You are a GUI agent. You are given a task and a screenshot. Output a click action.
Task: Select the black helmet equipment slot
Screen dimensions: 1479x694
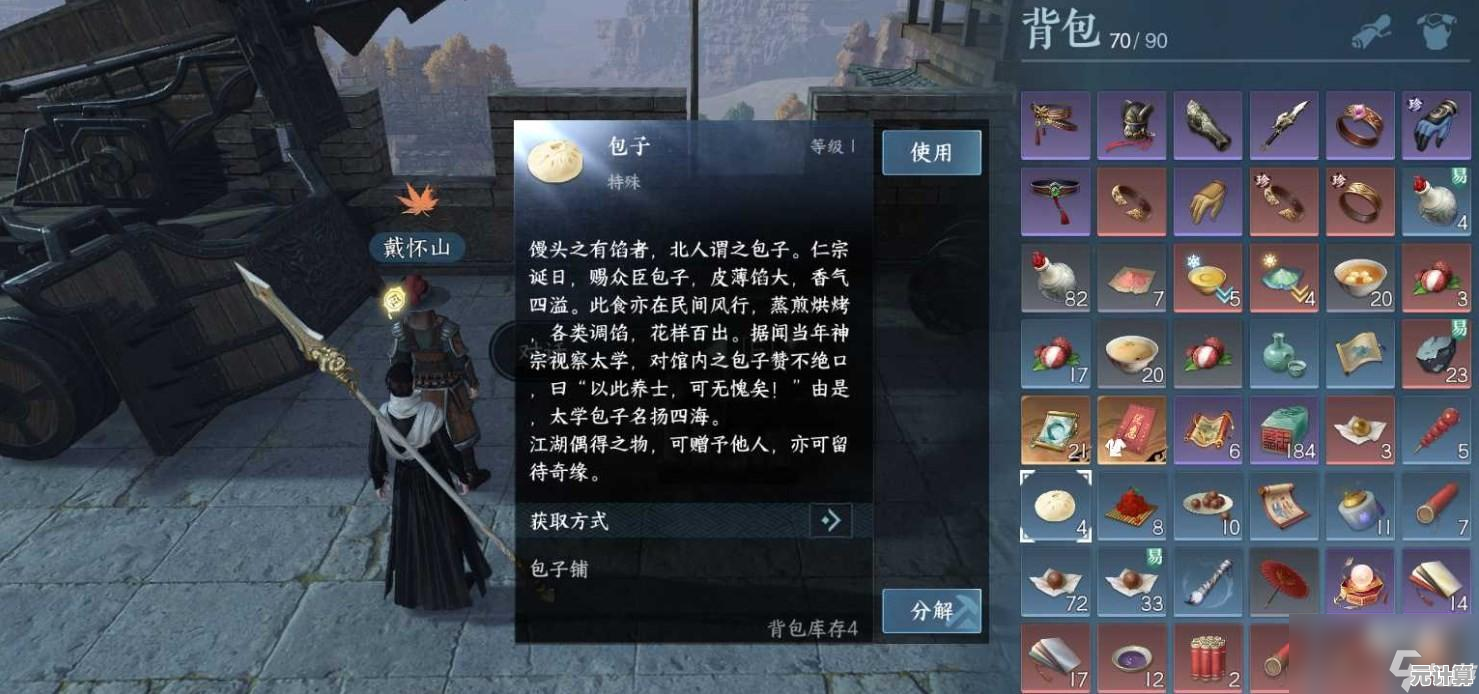pos(1131,125)
